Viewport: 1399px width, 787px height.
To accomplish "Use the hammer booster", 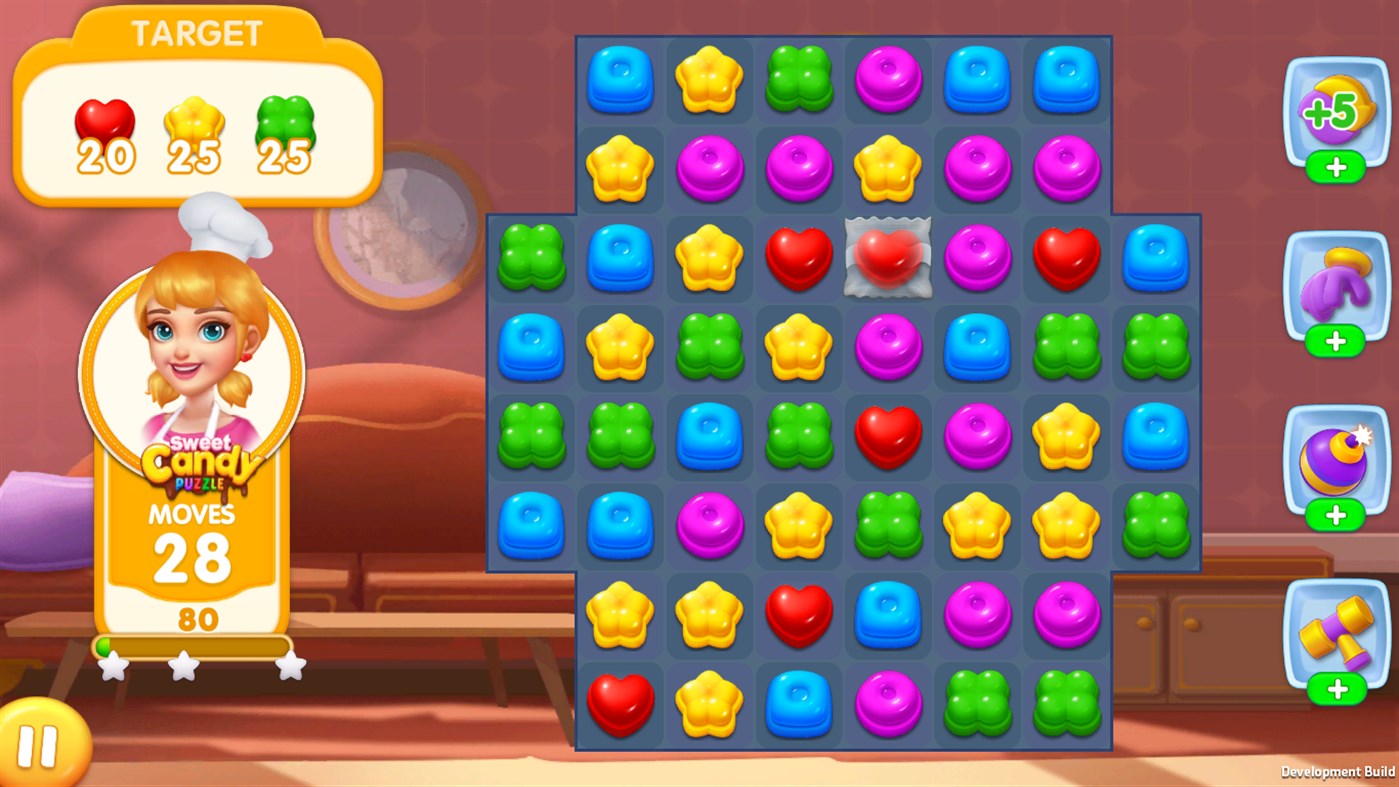I will 1335,630.
